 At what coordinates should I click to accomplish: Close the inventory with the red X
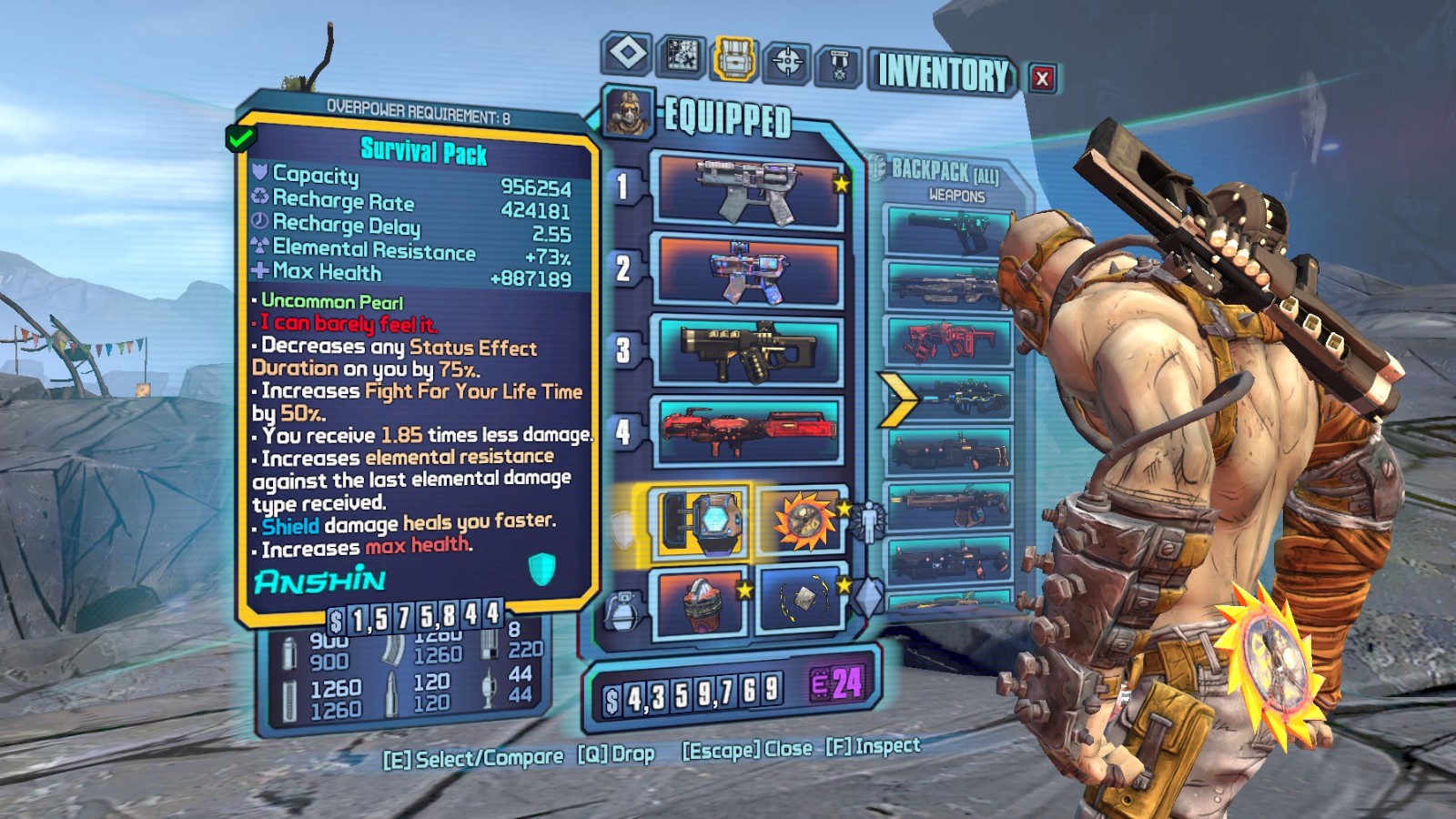point(1042,78)
